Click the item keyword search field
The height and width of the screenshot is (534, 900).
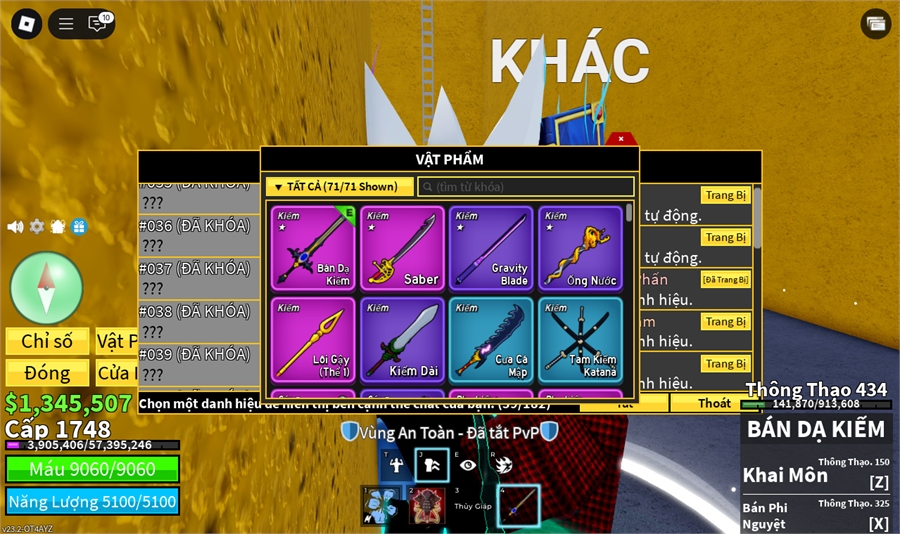click(x=526, y=187)
